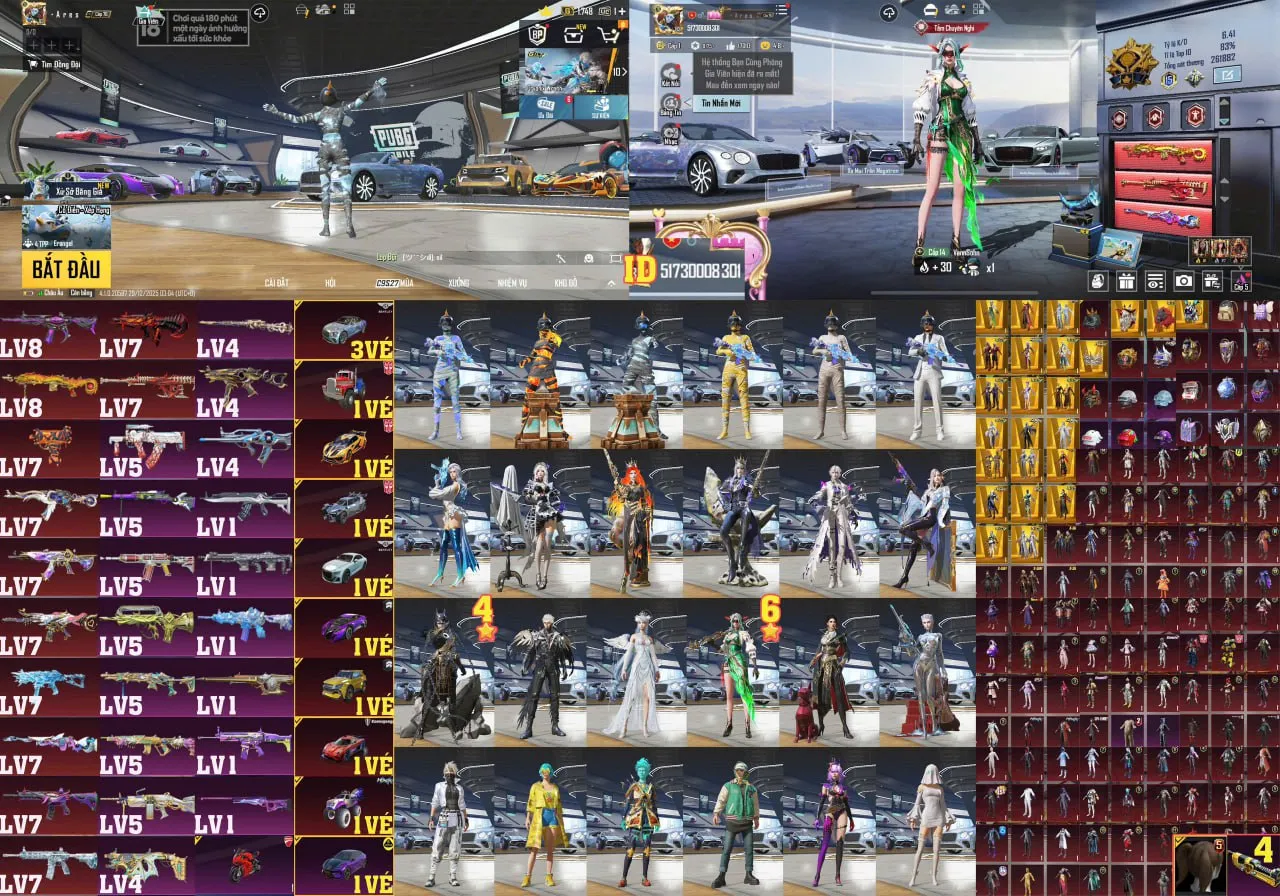Open the HỘI clan menu

330,283
